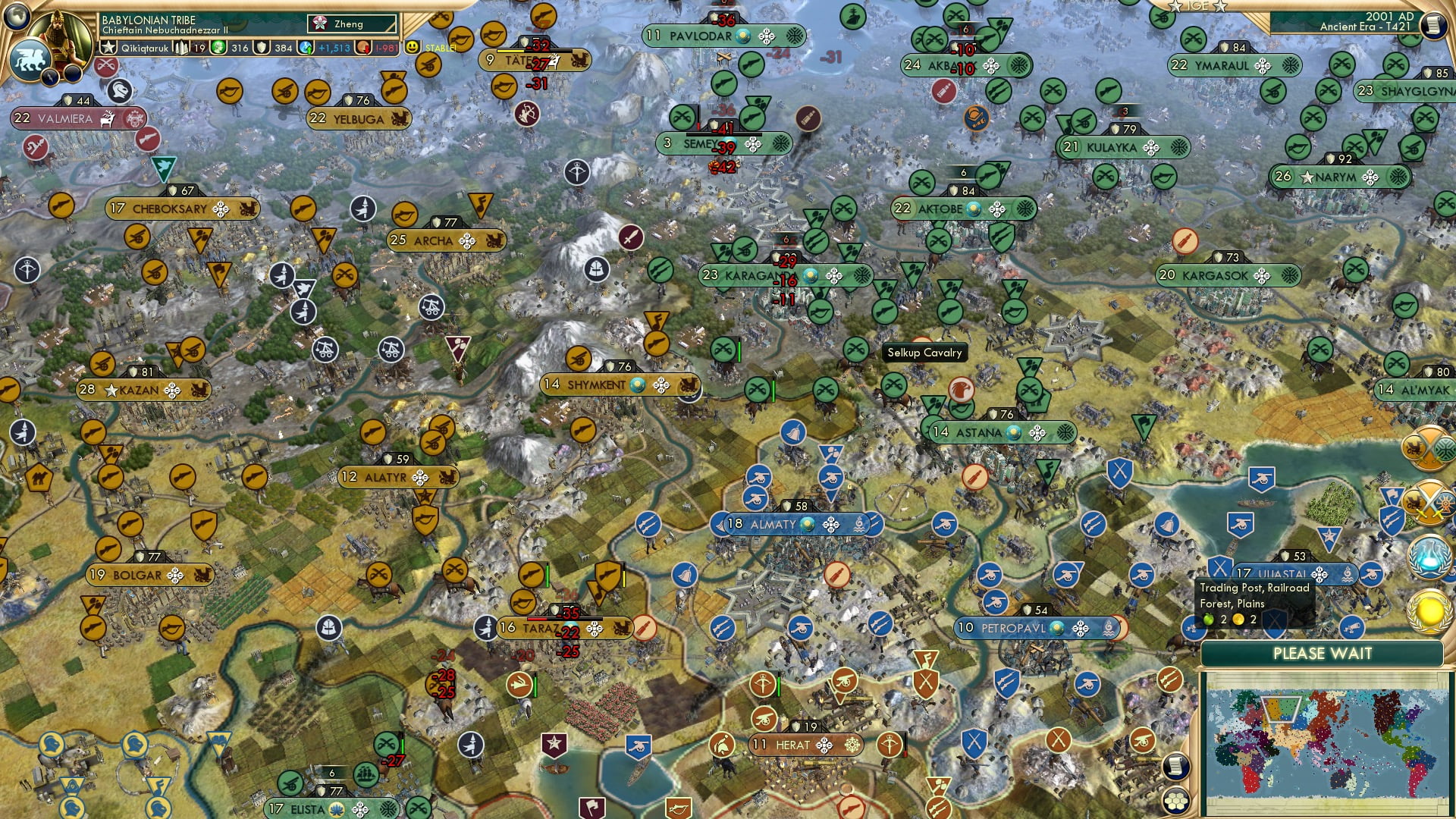Open the Technology research flask icon
This screenshot has width=1456, height=819.
(1429, 559)
